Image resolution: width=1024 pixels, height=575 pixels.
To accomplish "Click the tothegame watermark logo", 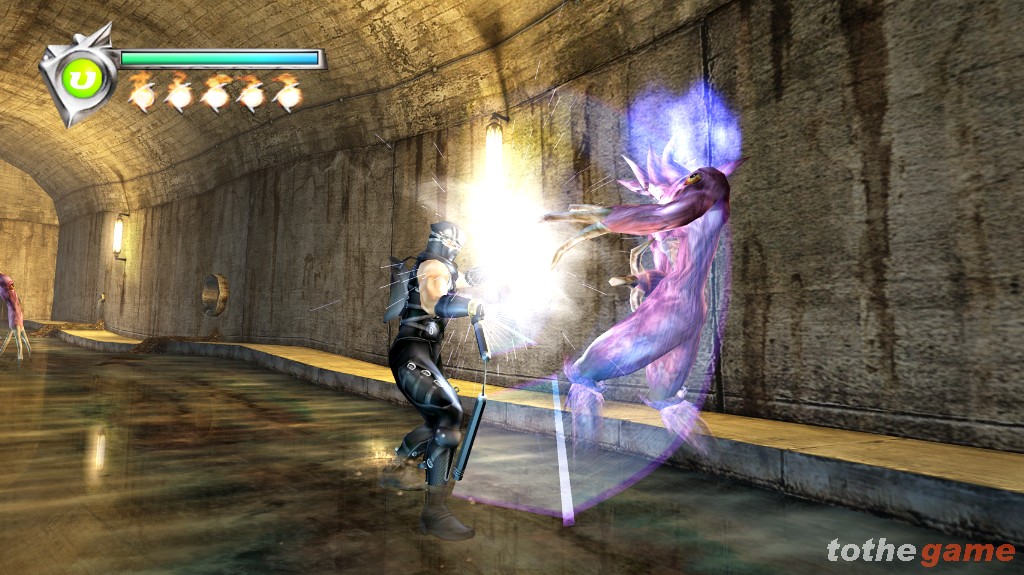I will tap(920, 551).
